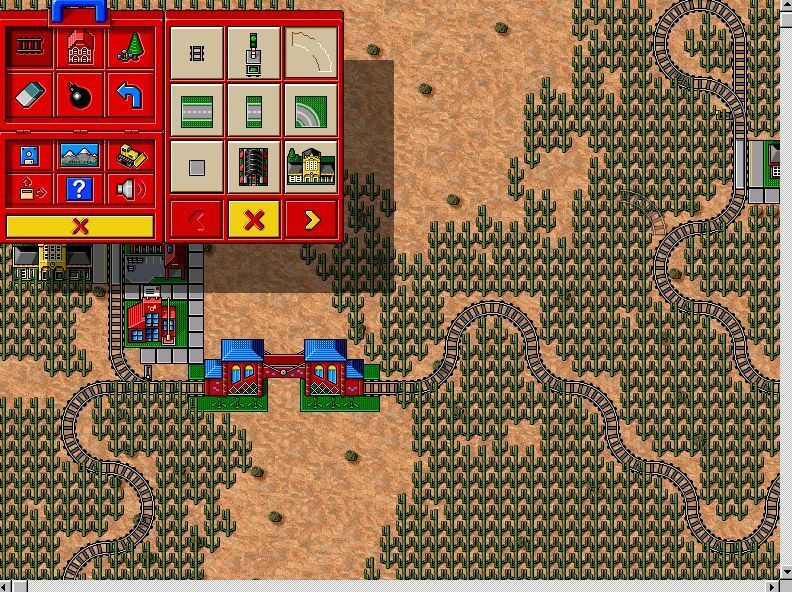Image resolution: width=792 pixels, height=592 pixels.
Task: Click the exit window arrow icon
Action: coord(30,188)
